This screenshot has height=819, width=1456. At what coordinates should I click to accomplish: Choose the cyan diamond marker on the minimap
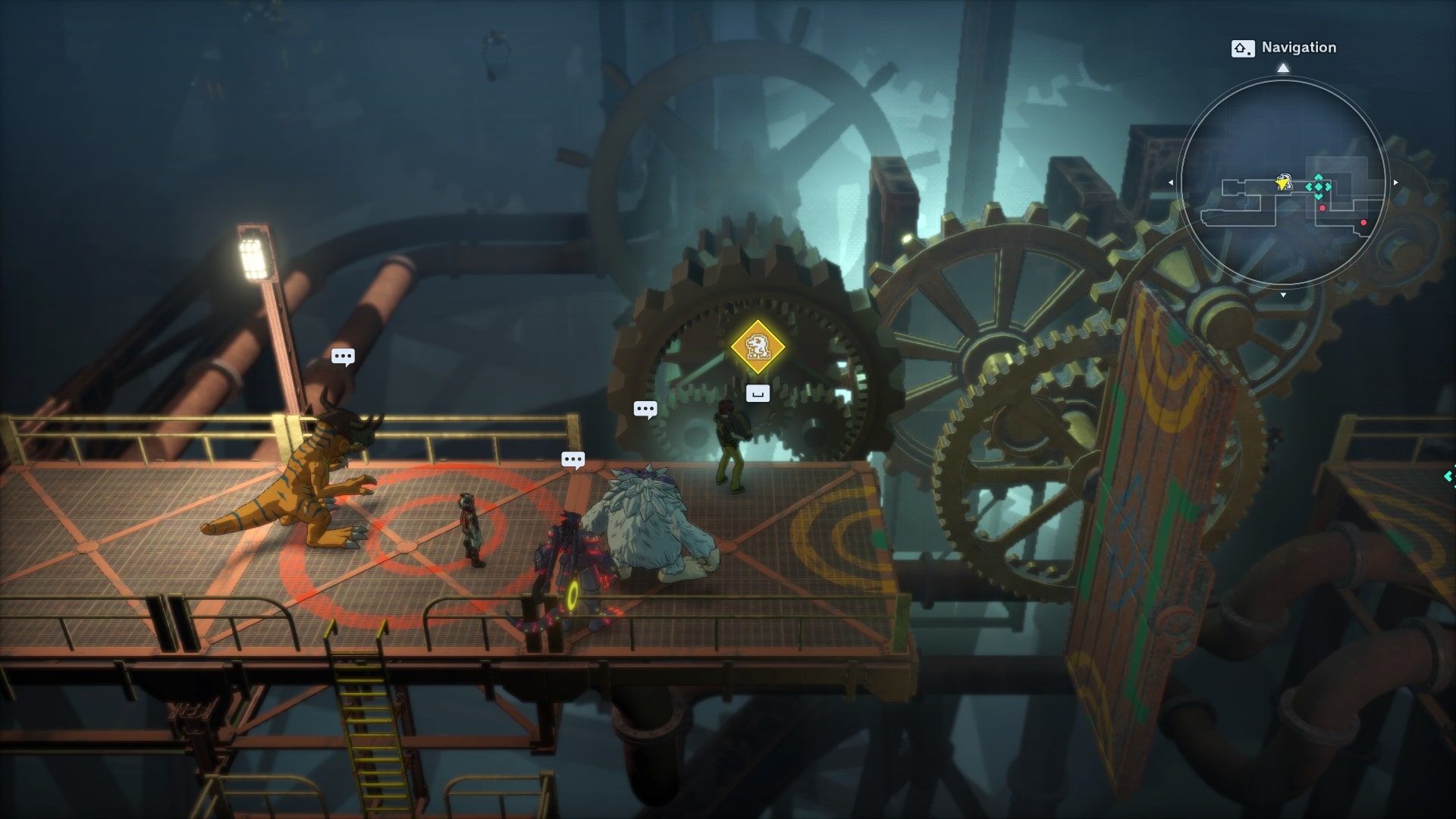click(1318, 187)
